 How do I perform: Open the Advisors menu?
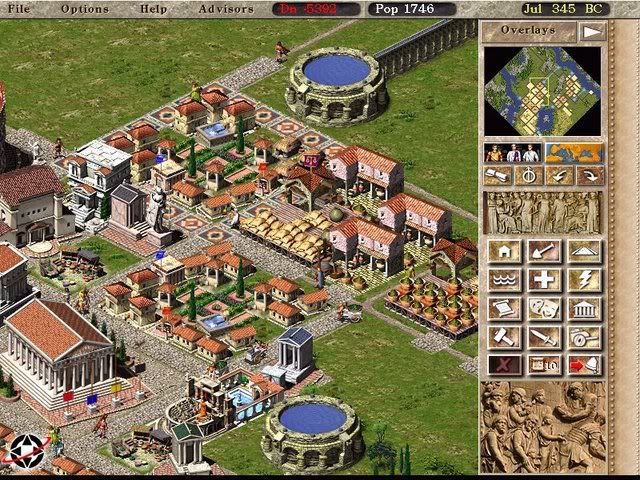(227, 9)
